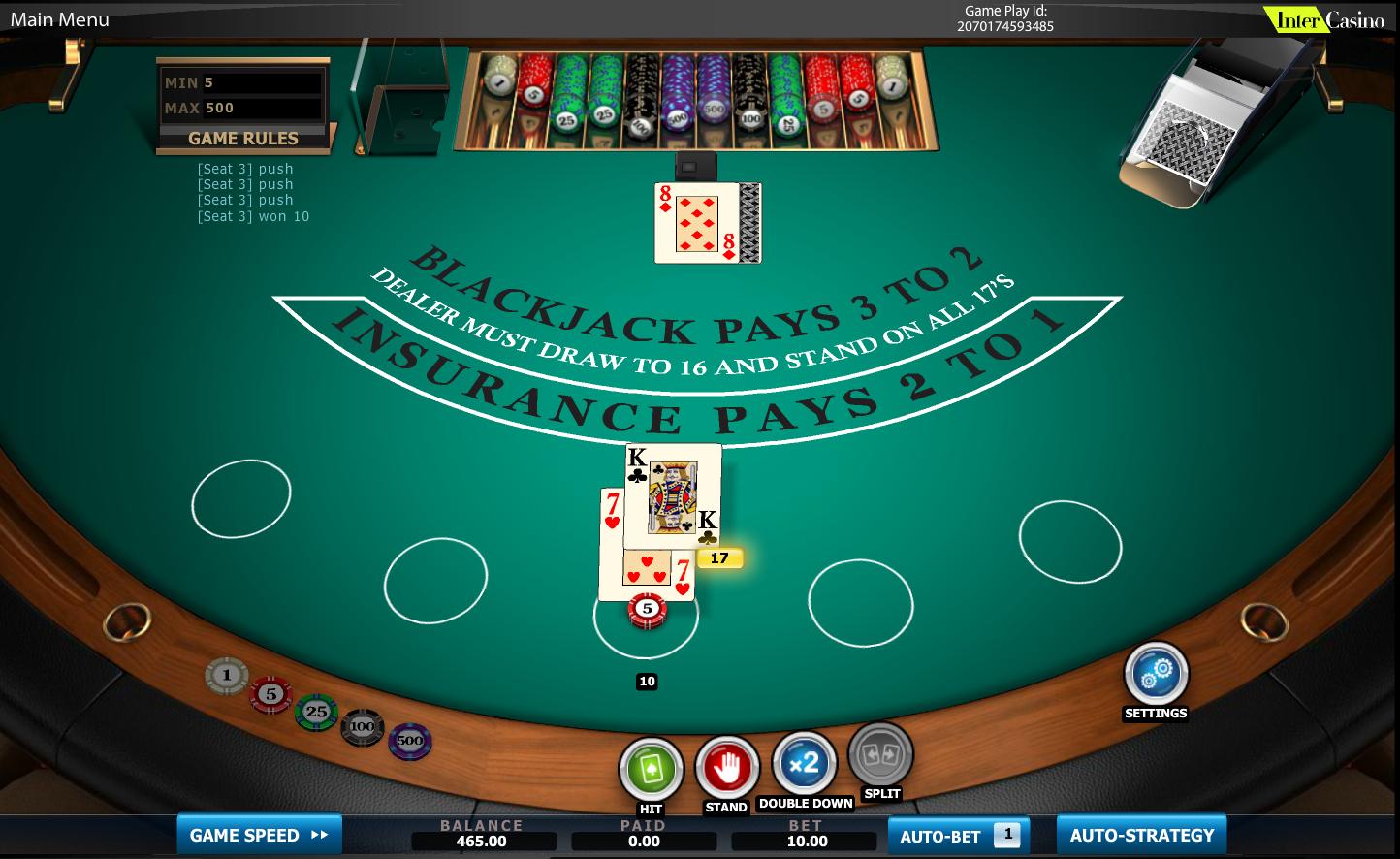This screenshot has width=1400, height=859.
Task: Open Settings via the gear icon
Action: click(x=1155, y=674)
